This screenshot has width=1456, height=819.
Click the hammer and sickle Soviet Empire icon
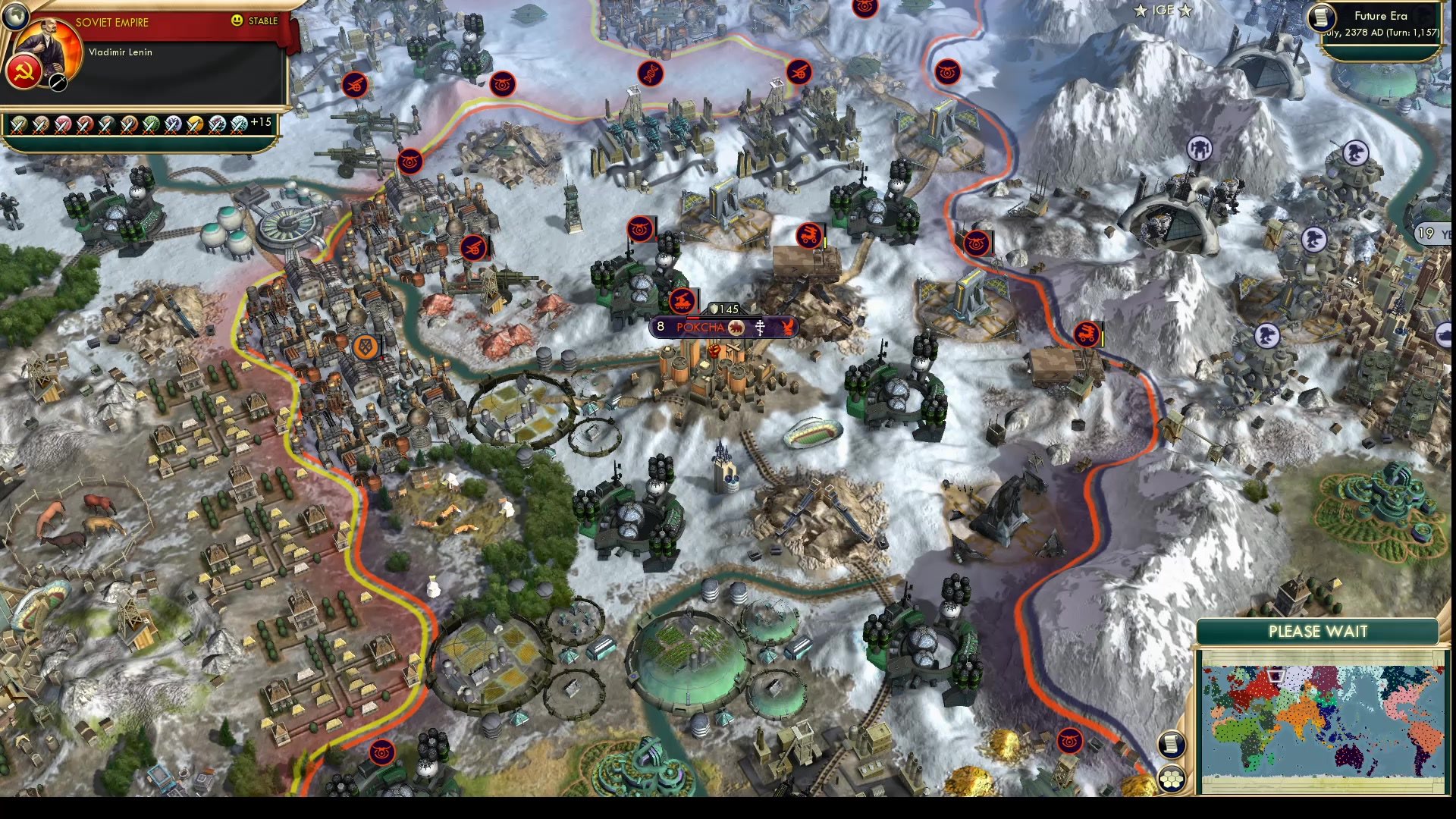coord(24,73)
